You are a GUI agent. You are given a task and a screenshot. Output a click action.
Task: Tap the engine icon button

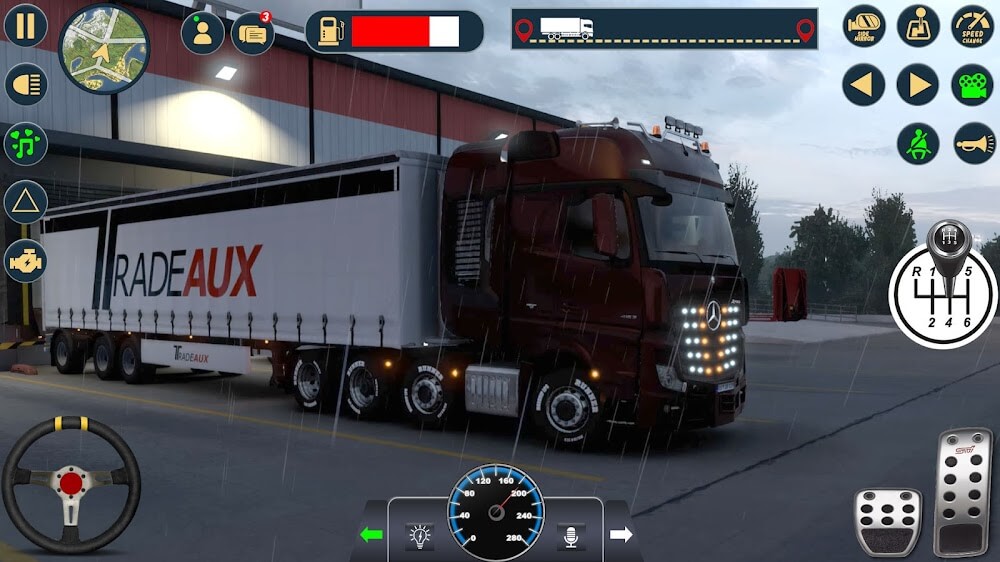[x=26, y=261]
